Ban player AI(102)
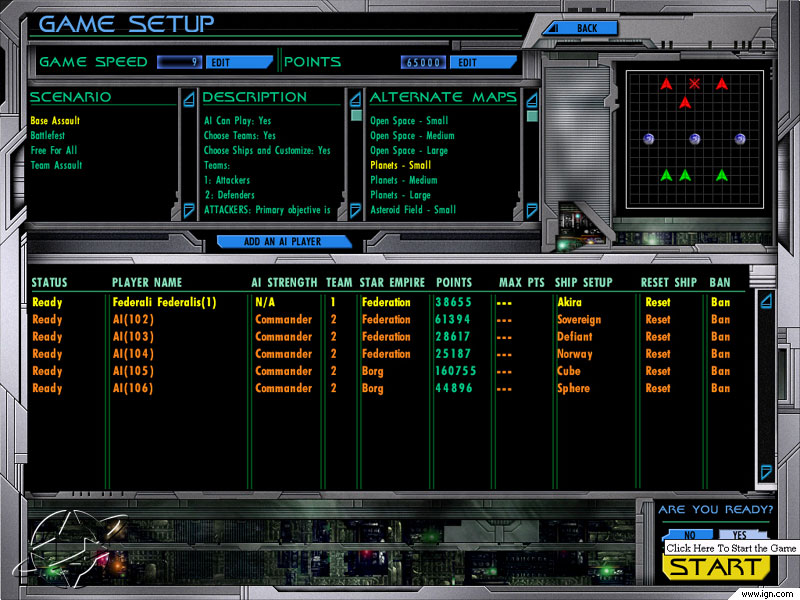Image resolution: width=800 pixels, height=600 pixels. pos(720,320)
